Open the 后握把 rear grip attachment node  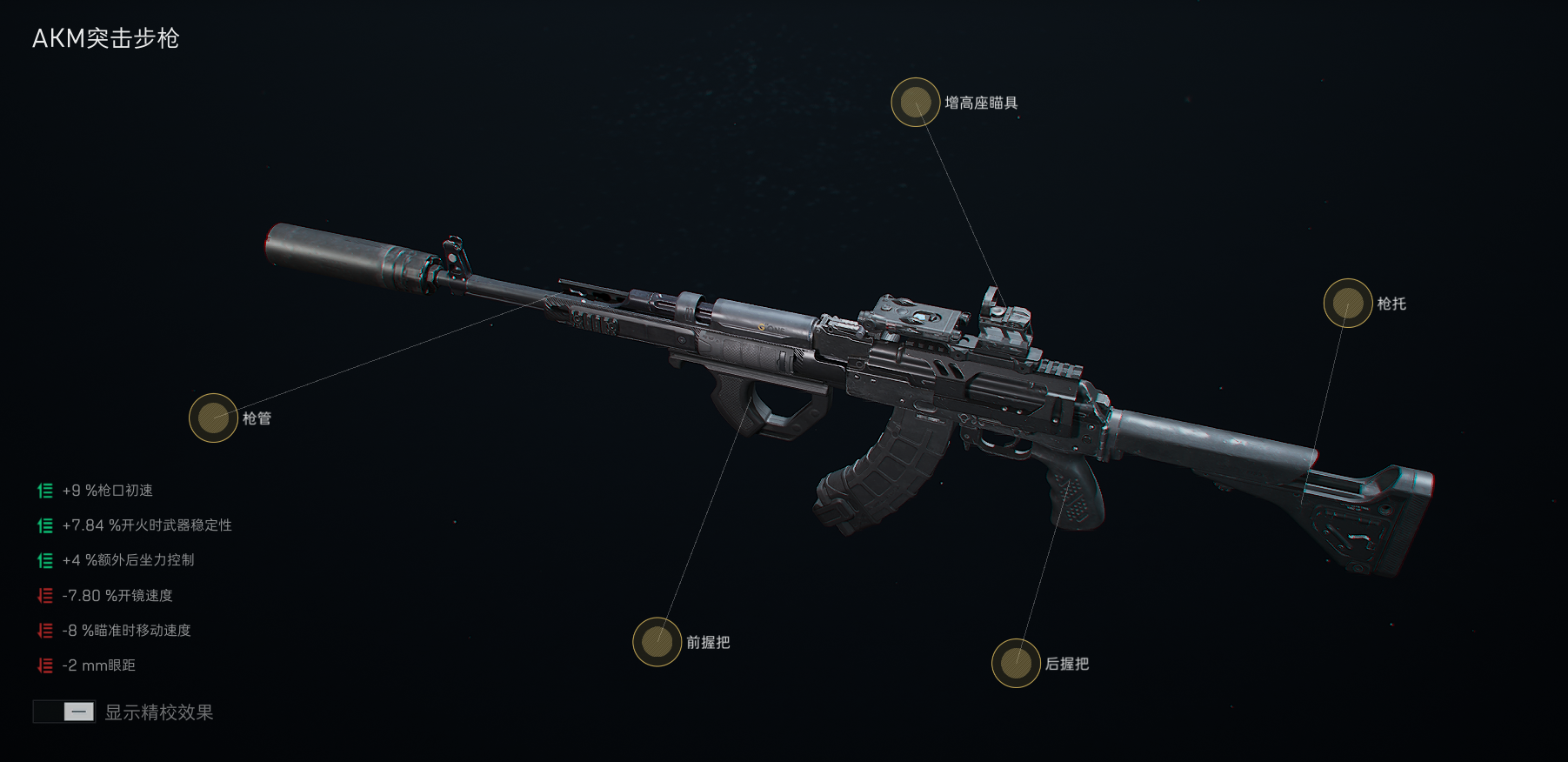click(1016, 663)
